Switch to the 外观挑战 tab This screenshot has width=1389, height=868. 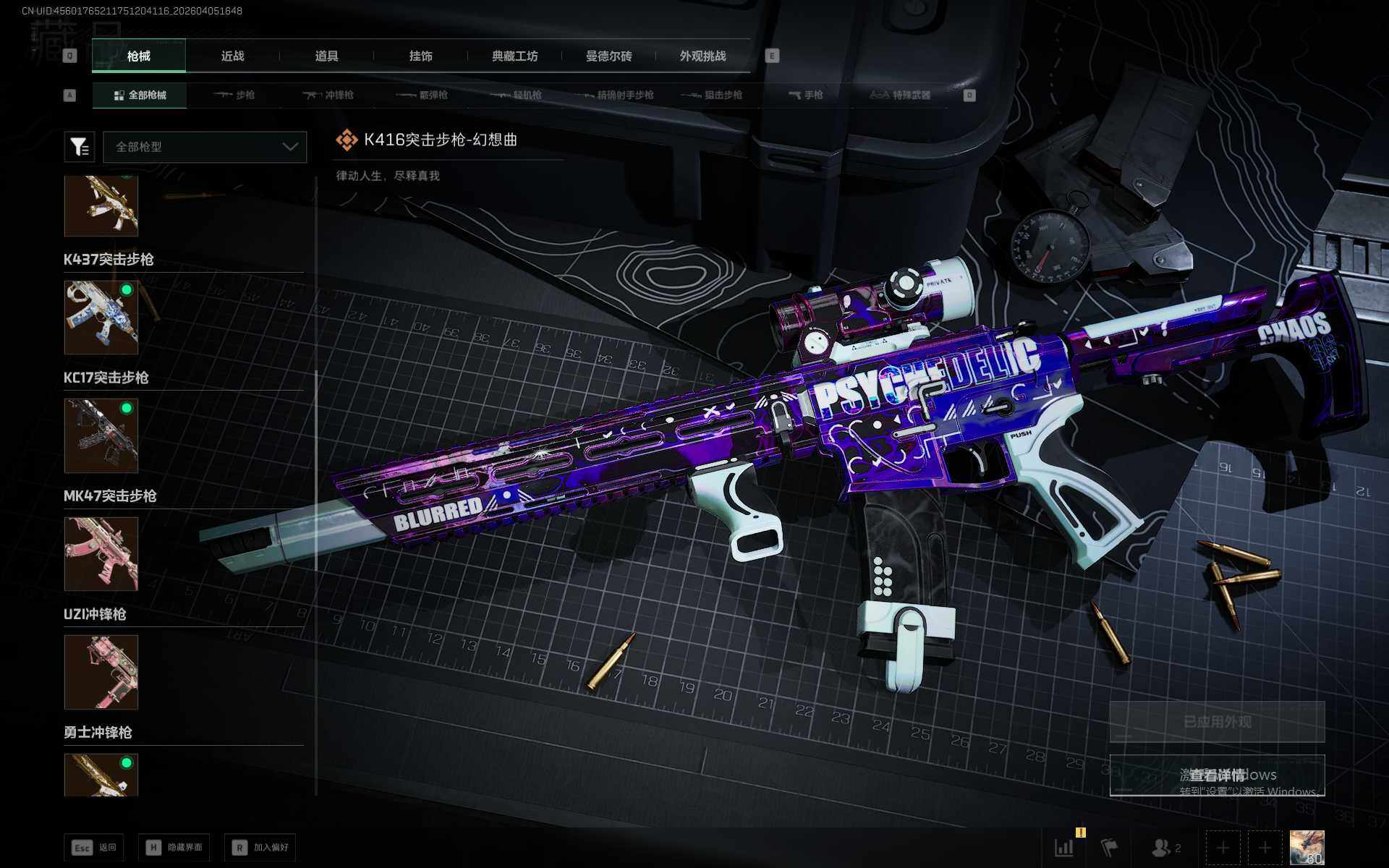(702, 56)
